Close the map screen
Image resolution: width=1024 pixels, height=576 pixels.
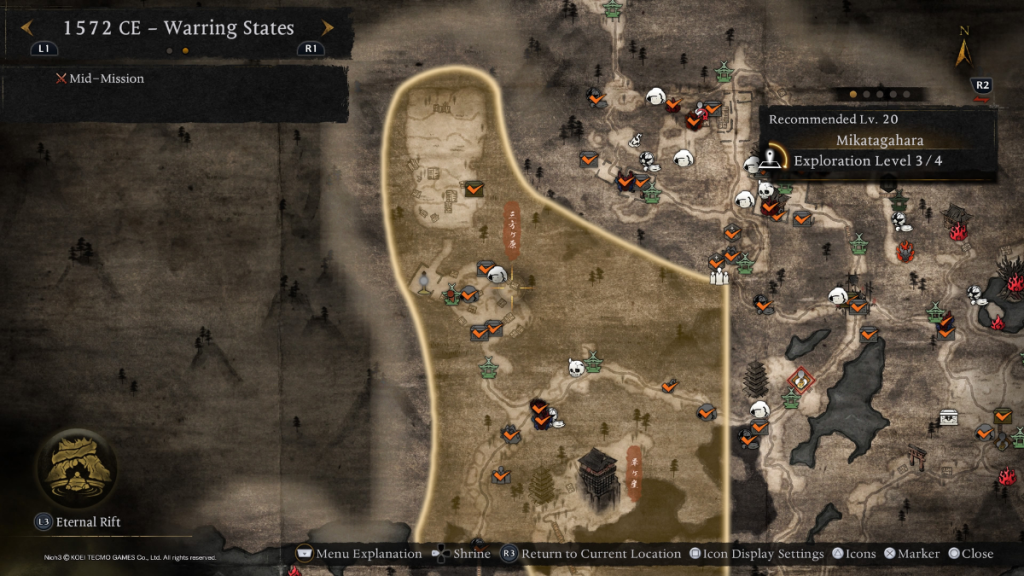[970, 553]
